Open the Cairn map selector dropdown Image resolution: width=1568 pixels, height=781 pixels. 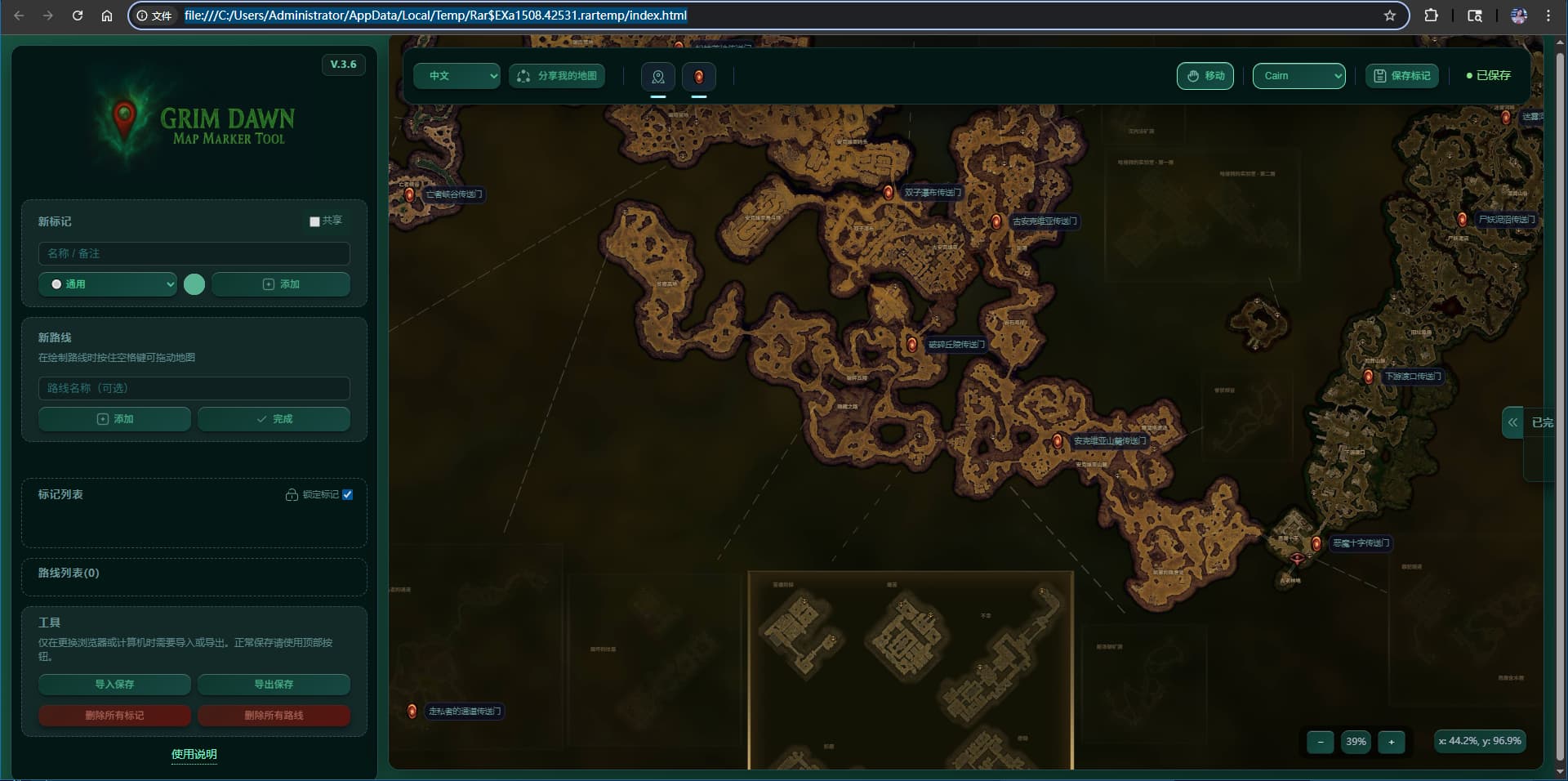[x=1298, y=76]
